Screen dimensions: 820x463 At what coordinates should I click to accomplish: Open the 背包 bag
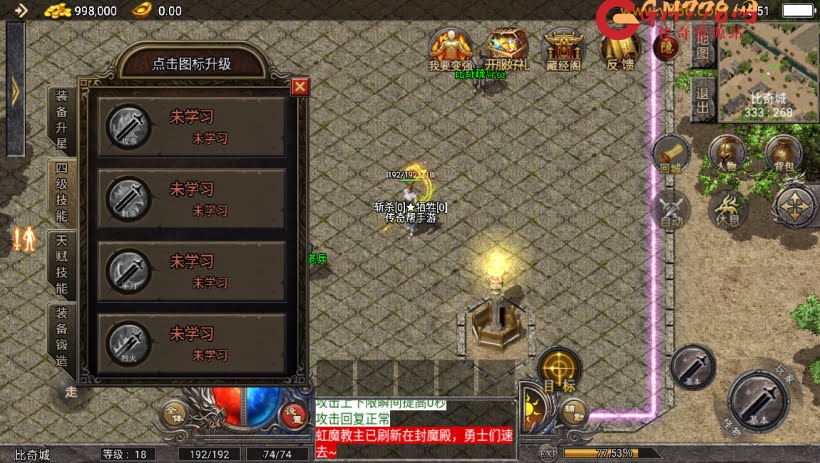coord(783,155)
